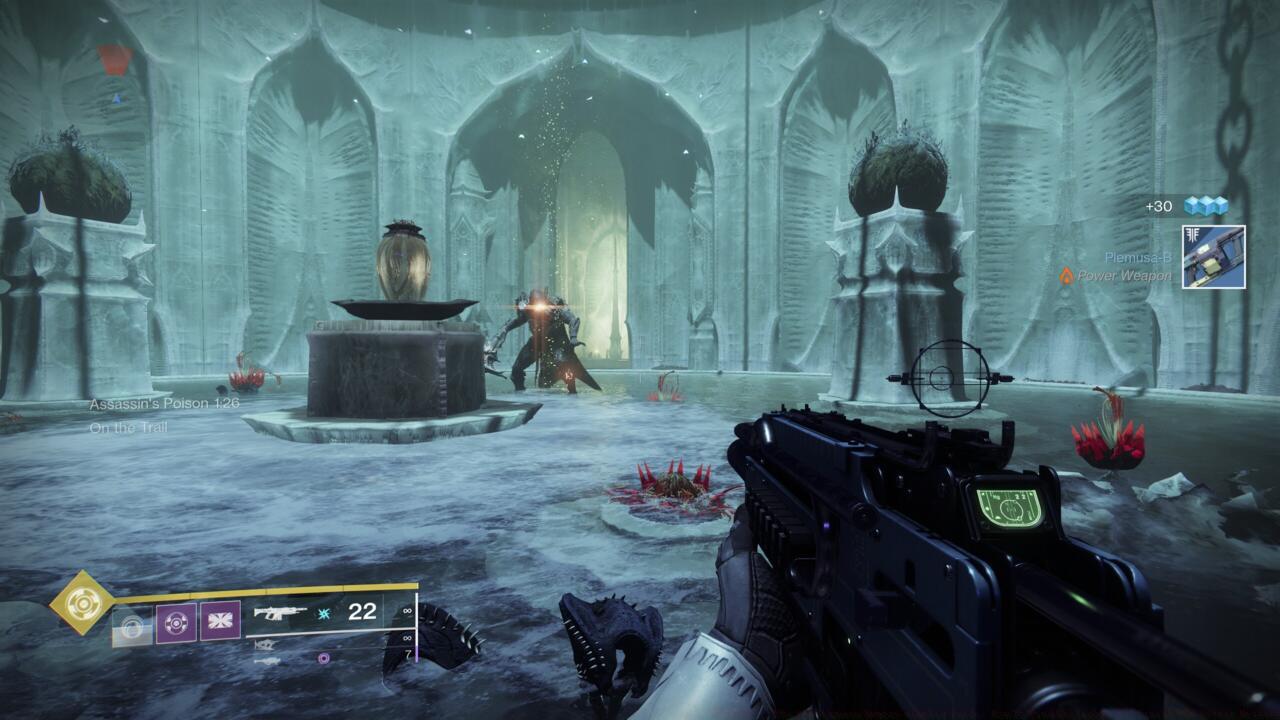Click the blue ally marker near the screen edge
Viewport: 1280px width, 720px height.
116,98
